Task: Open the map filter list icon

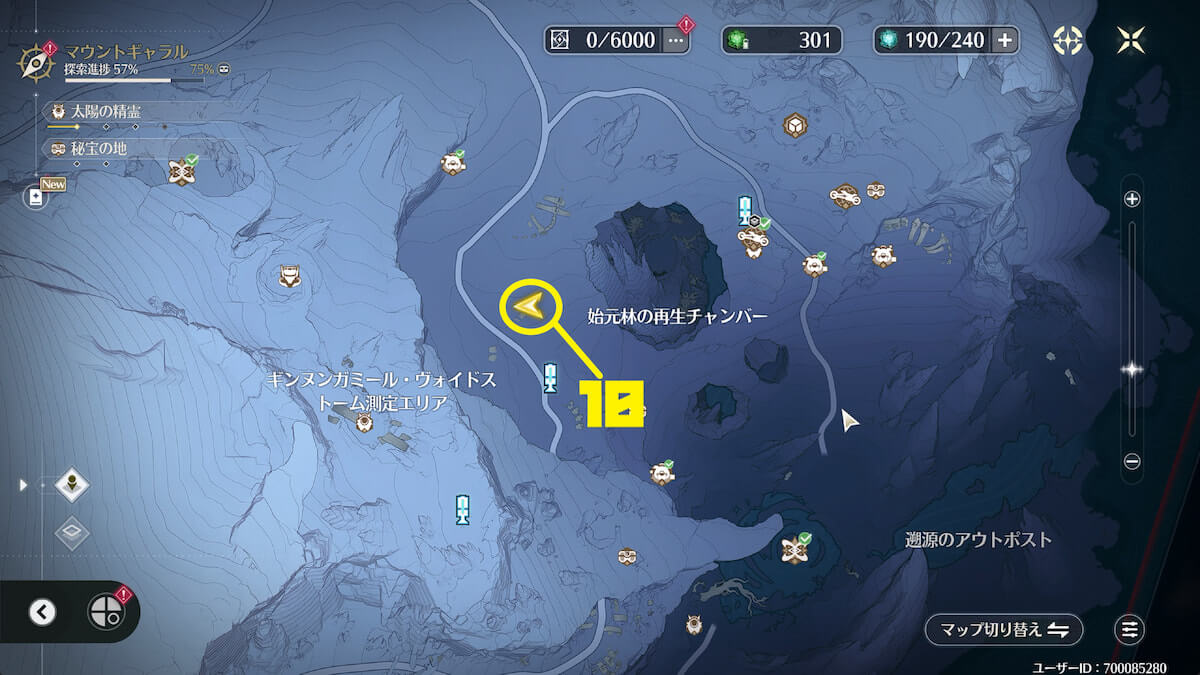Action: [x=1130, y=630]
